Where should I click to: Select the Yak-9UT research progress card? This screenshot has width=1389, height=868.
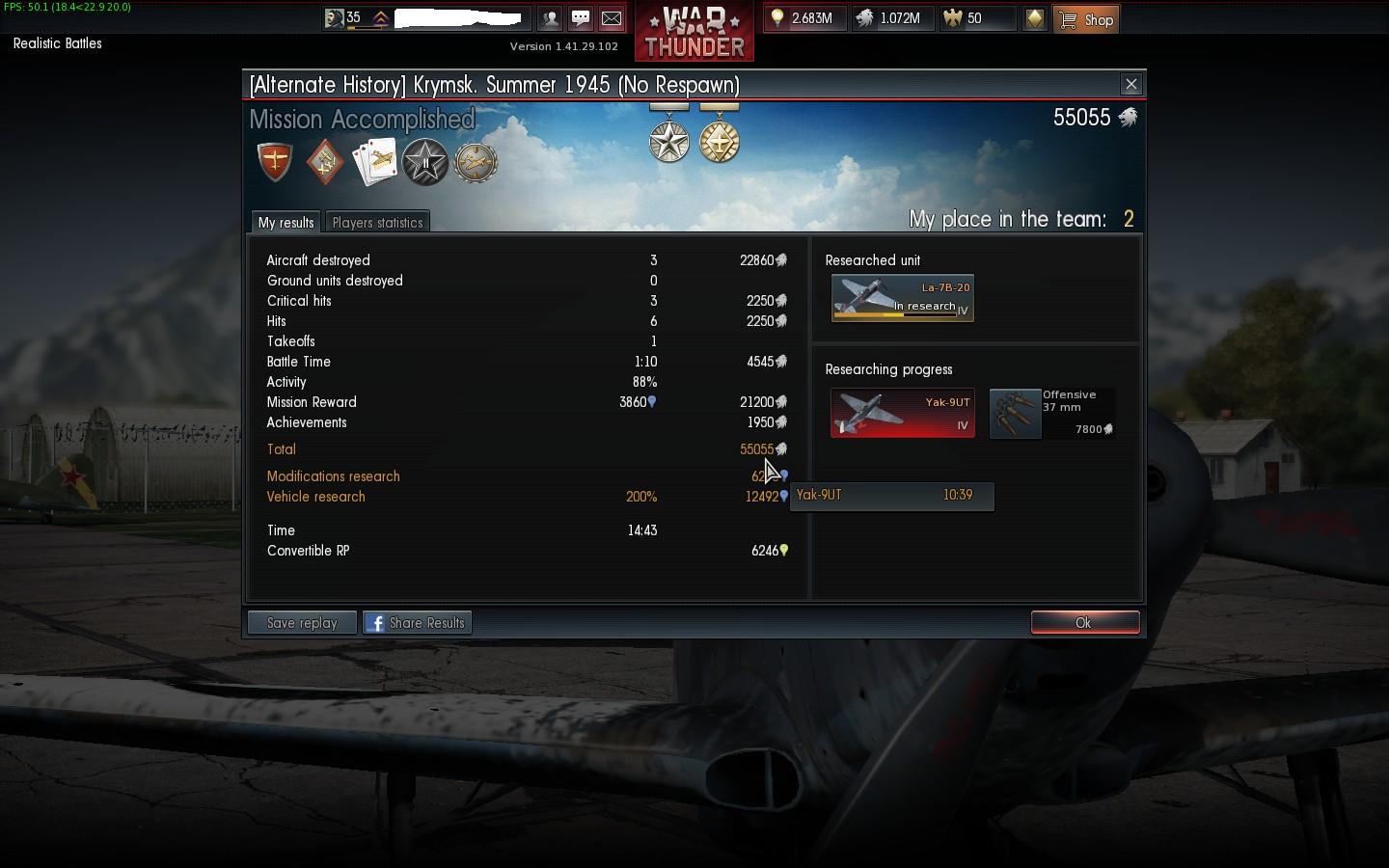coord(902,413)
